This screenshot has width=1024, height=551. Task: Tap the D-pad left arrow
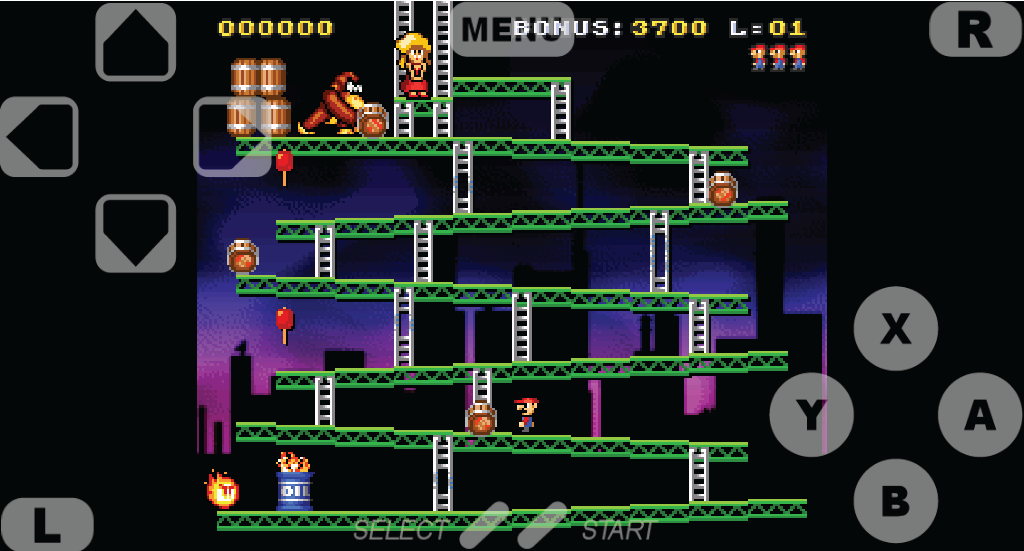tap(39, 137)
